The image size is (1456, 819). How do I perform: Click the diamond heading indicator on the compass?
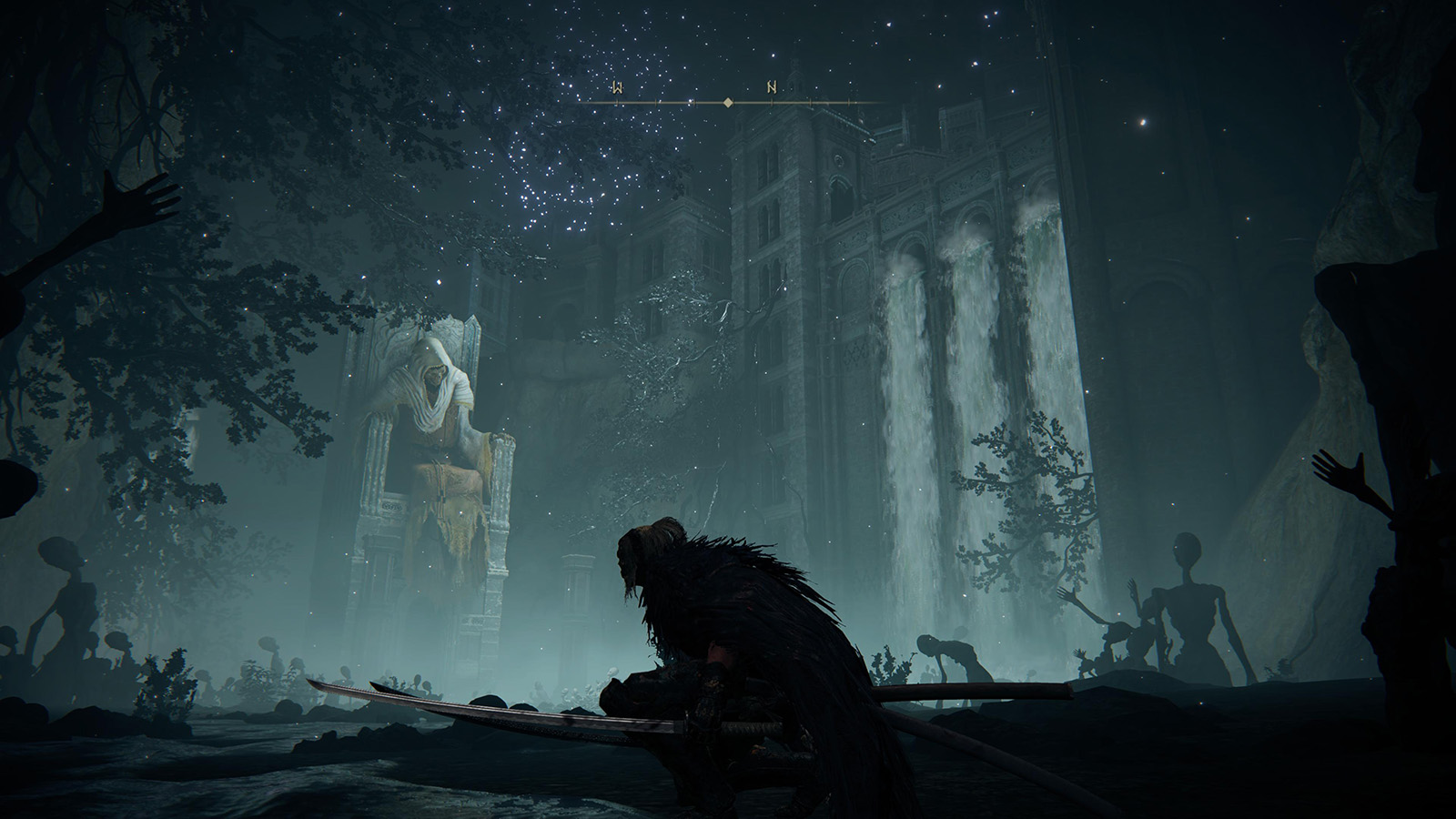[727, 103]
